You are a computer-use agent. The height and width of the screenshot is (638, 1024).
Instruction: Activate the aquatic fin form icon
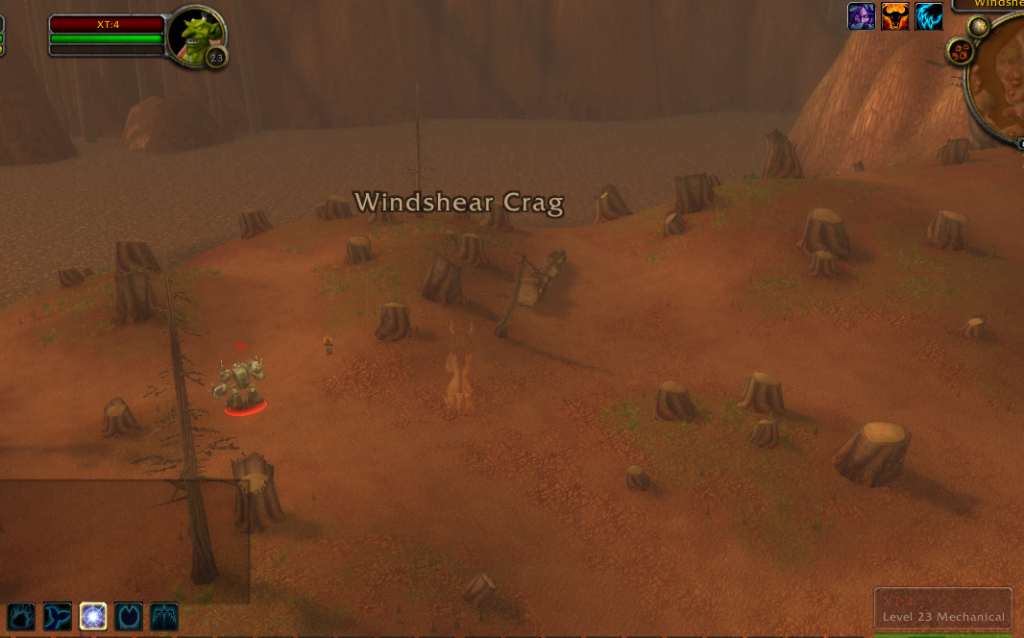[x=58, y=616]
